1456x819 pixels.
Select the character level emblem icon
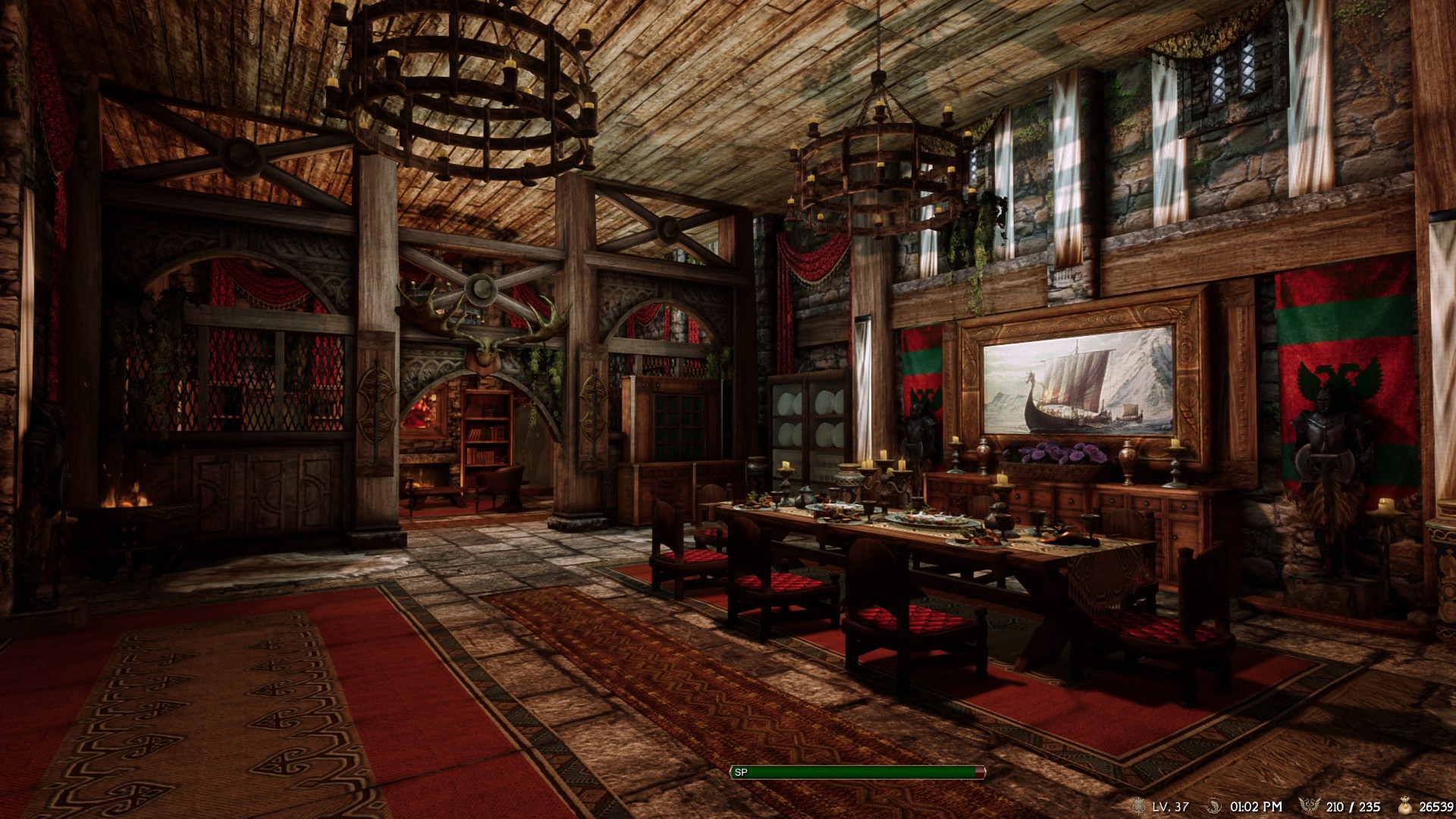click(x=1137, y=806)
